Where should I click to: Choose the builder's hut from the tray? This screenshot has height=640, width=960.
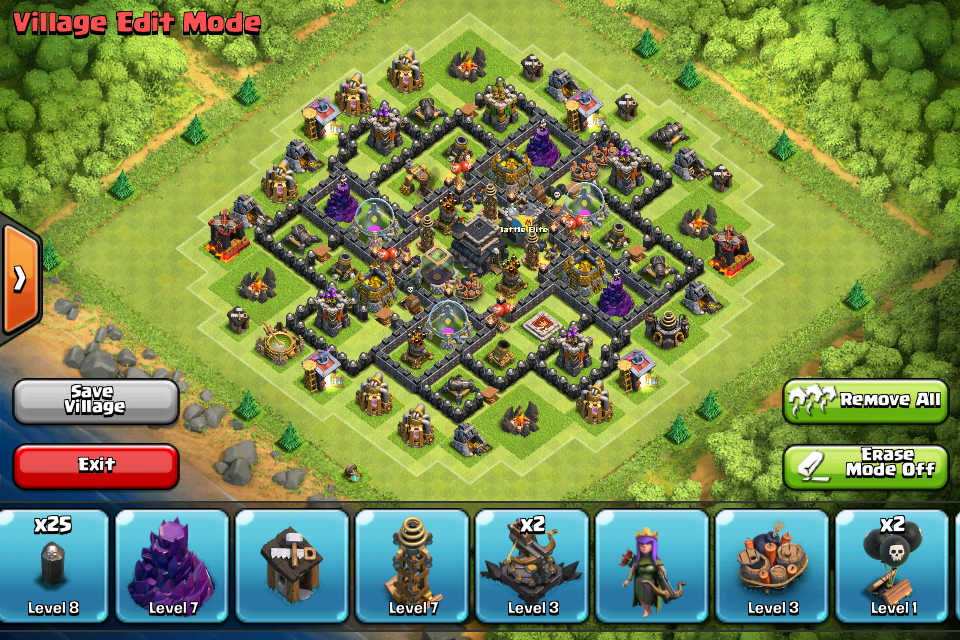point(293,567)
